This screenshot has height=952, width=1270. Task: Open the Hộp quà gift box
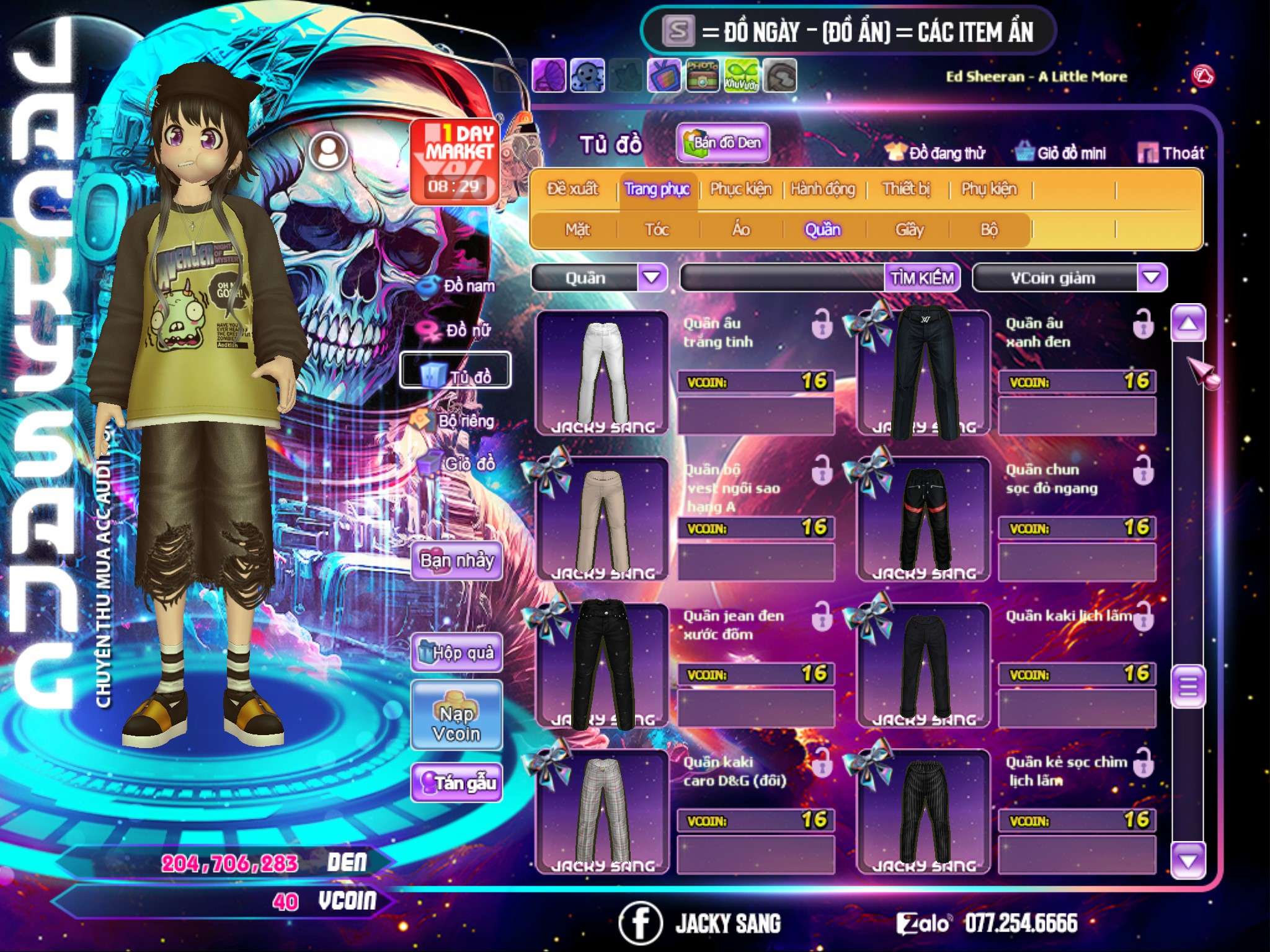(x=457, y=653)
